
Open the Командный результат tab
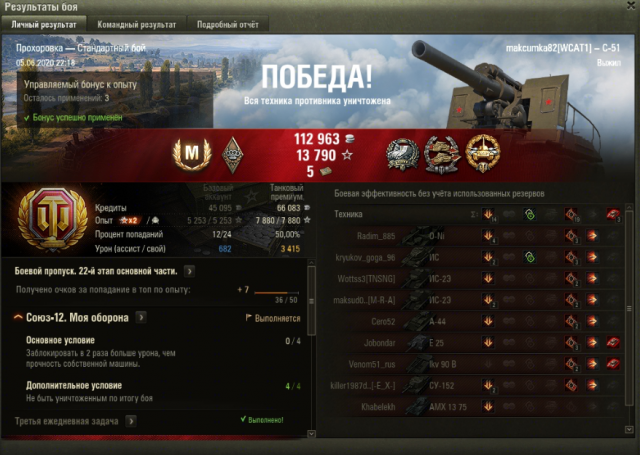click(x=137, y=23)
